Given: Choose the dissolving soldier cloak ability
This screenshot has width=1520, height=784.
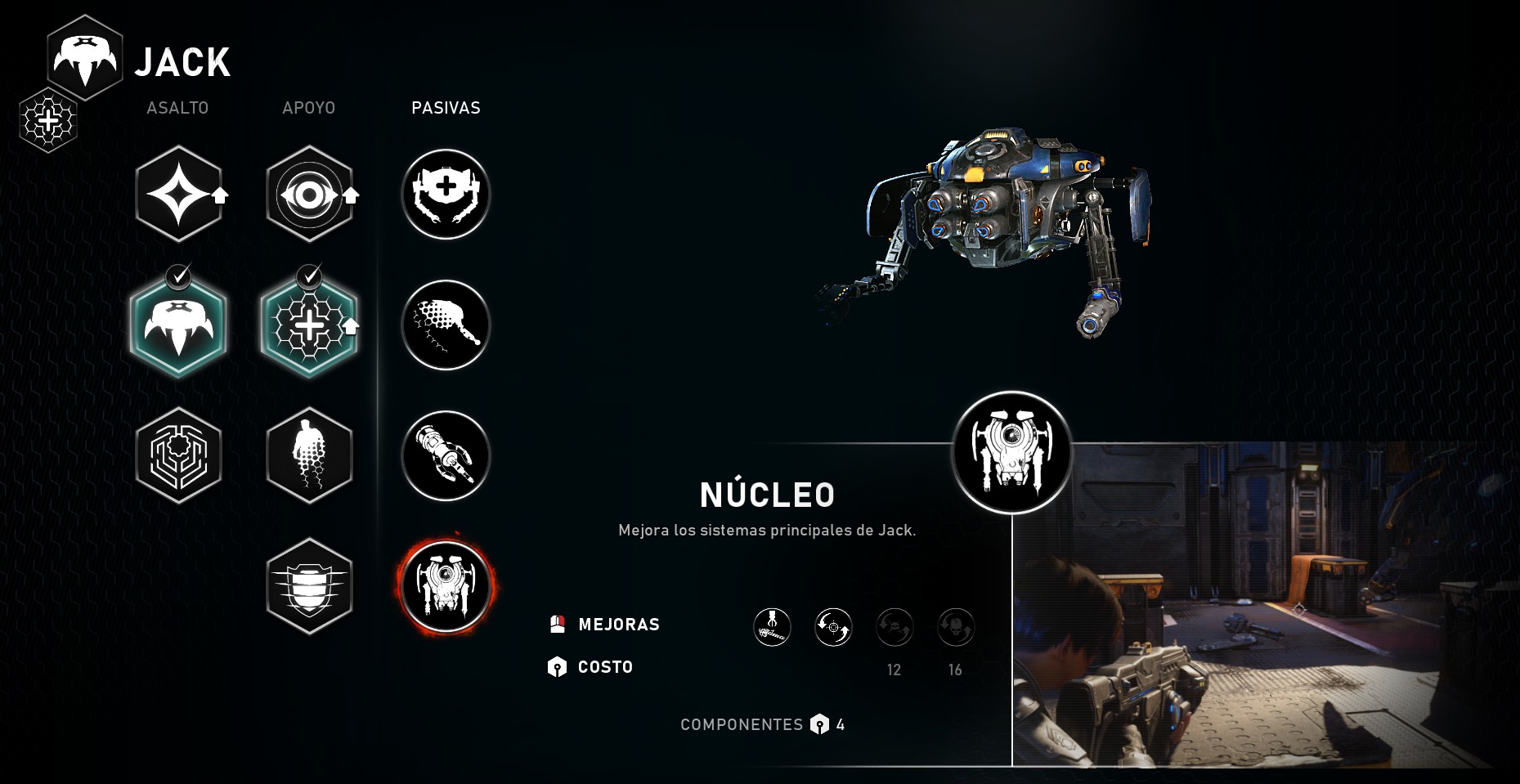Looking at the screenshot, I should [309, 455].
